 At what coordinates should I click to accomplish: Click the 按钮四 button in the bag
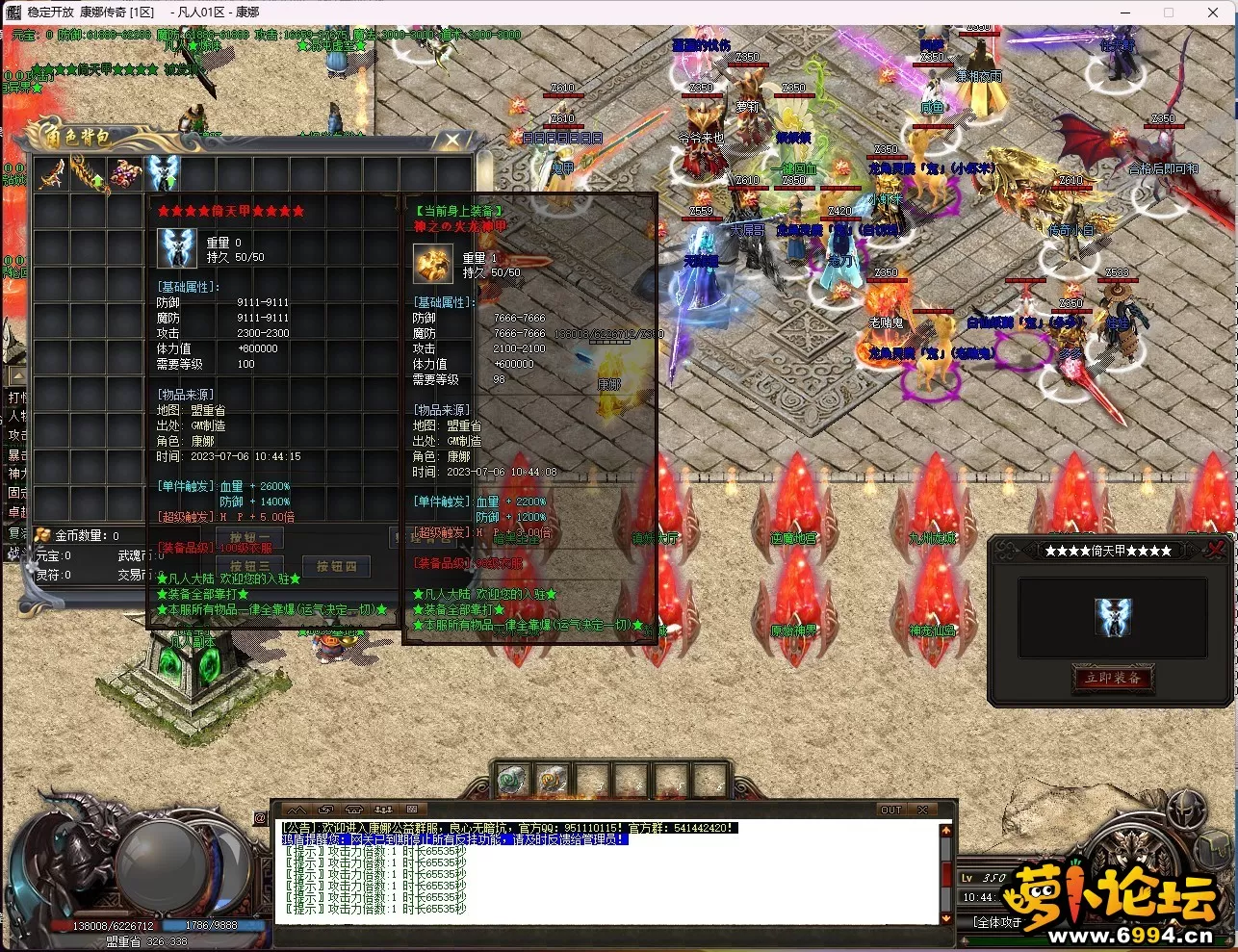(x=336, y=567)
